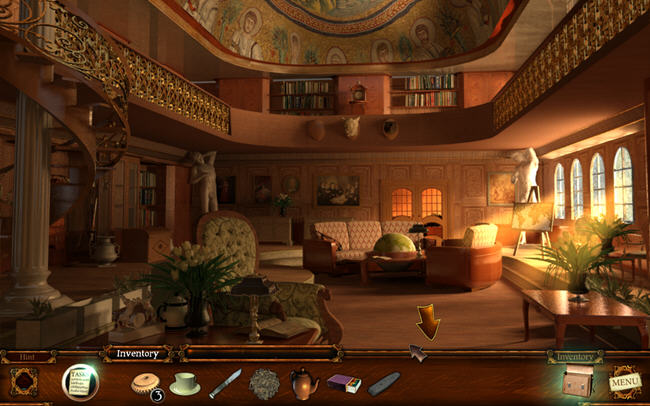Click the Inventory label above the item bar
650x406 pixels.
pos(136,353)
